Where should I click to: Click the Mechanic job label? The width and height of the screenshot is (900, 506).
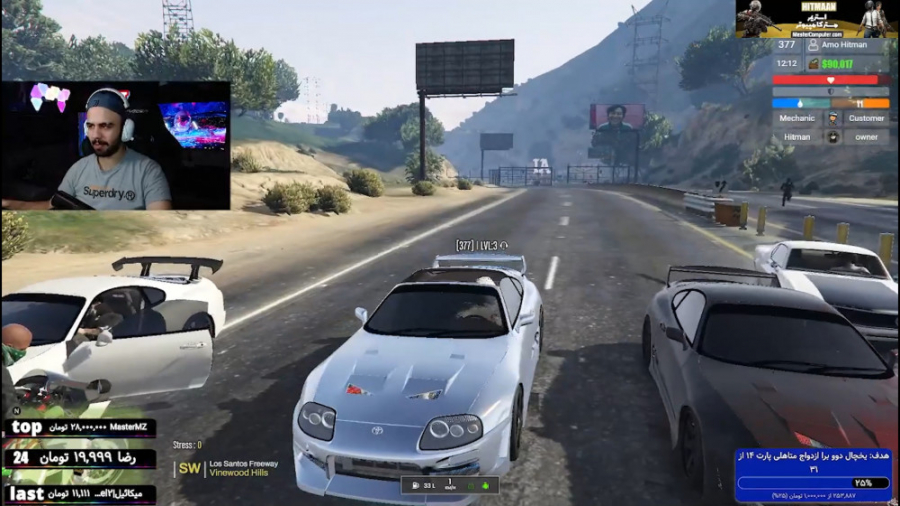[797, 118]
